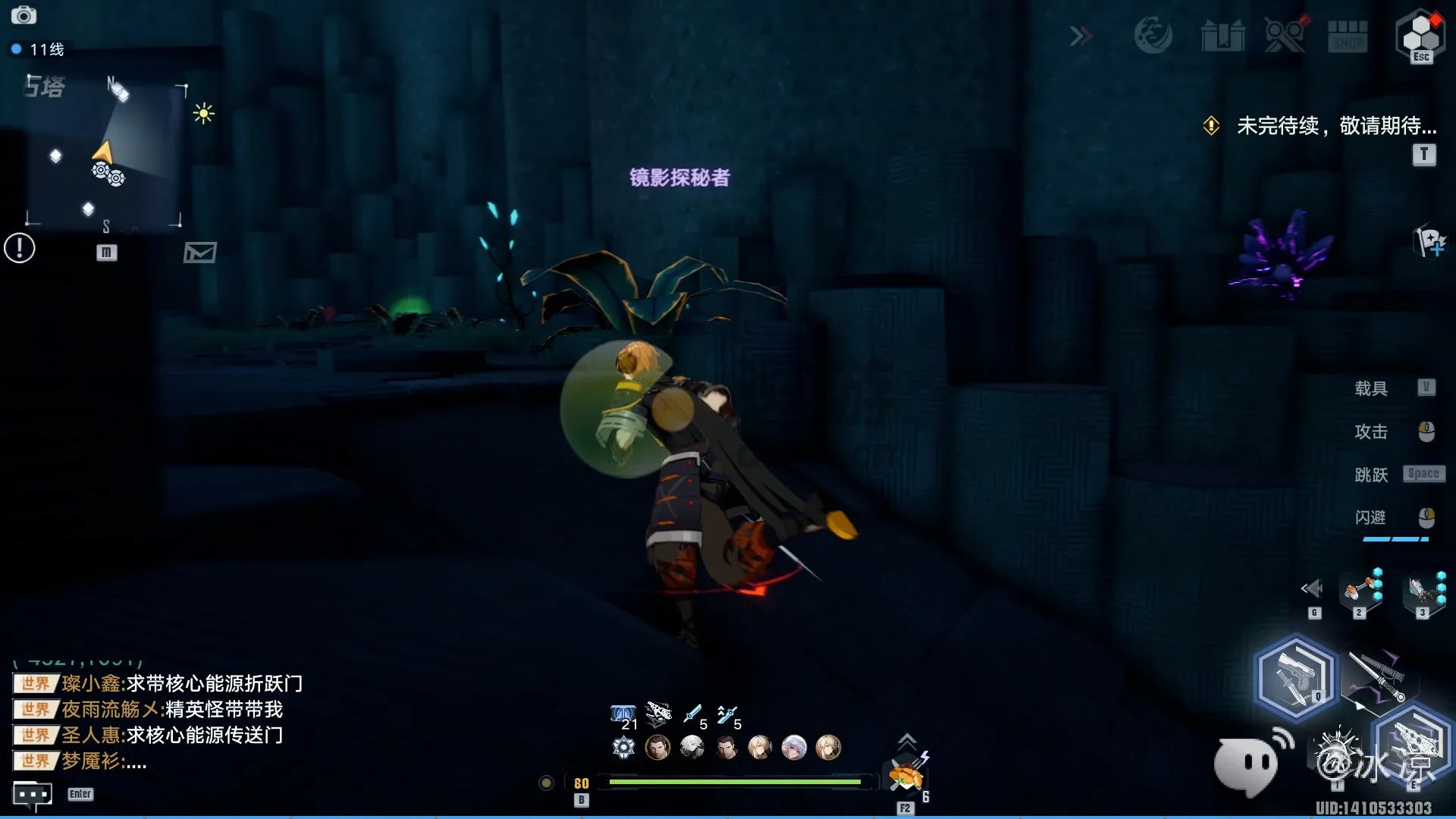Use the mechanical claw relic slot
1456x819 pixels.
tap(1423, 590)
